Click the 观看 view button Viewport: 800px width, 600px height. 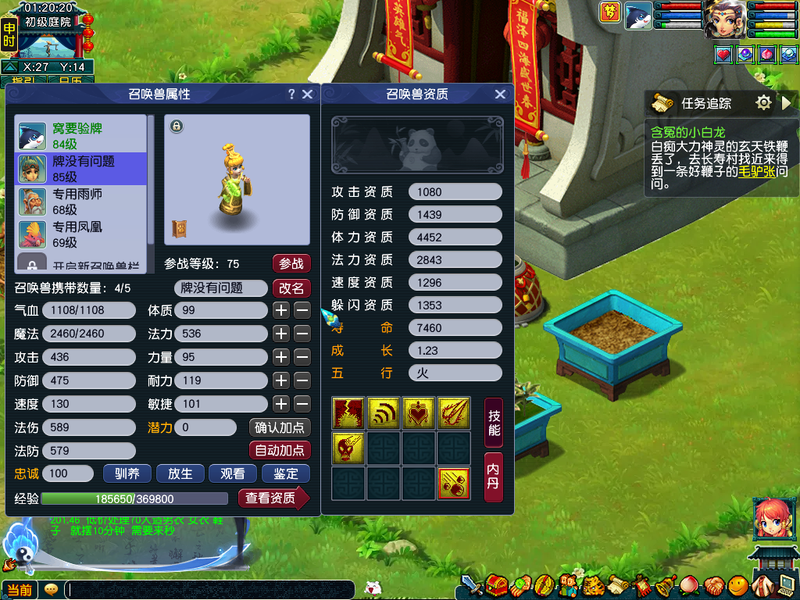click(232, 474)
